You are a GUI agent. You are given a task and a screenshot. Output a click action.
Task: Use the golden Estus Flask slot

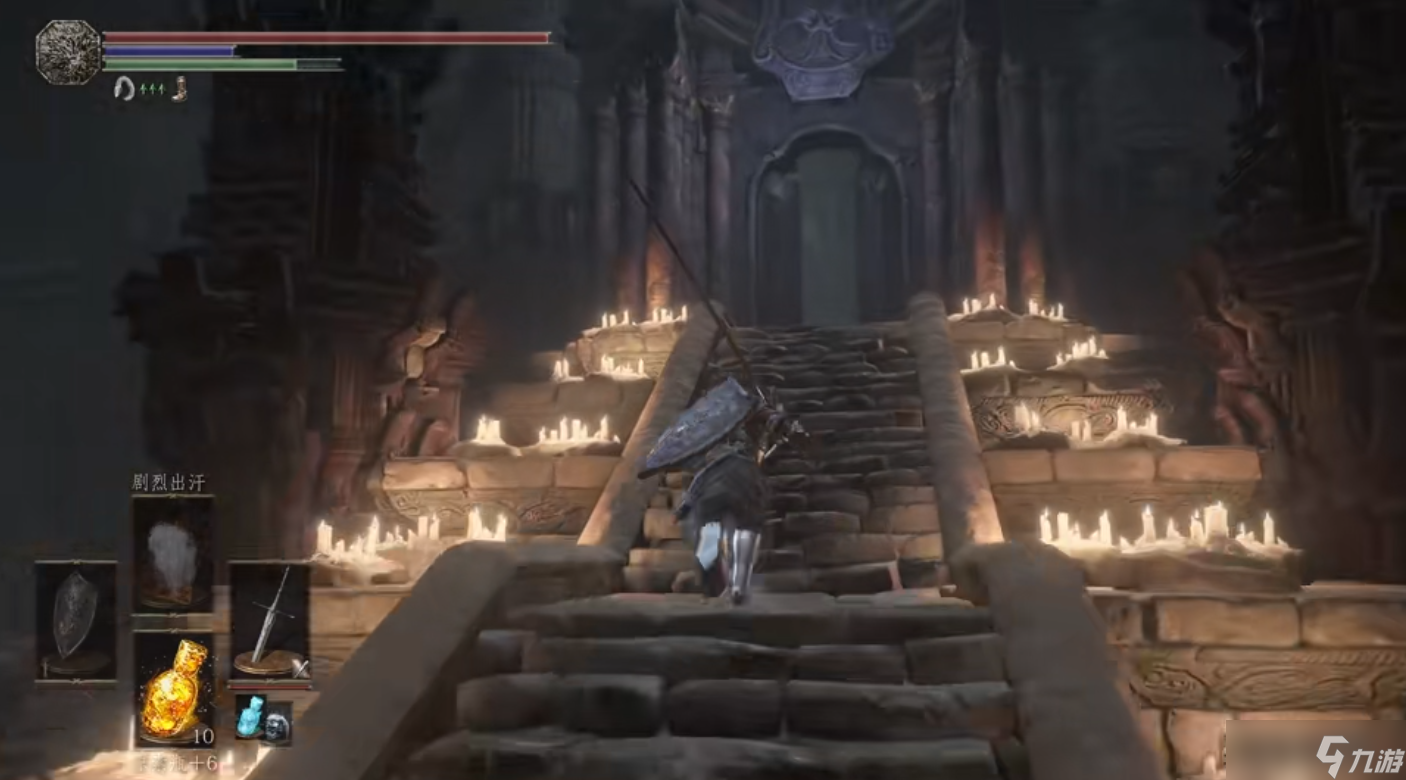[x=173, y=689]
